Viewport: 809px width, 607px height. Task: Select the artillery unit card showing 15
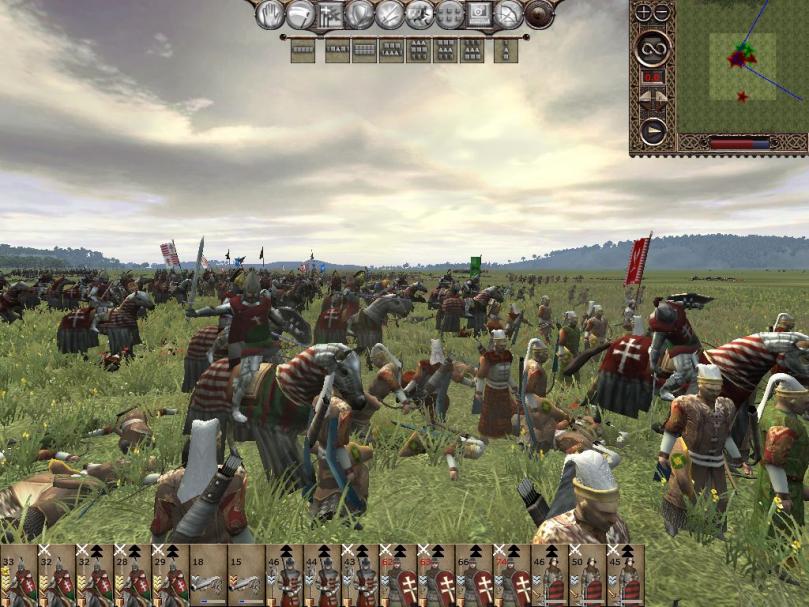[x=246, y=575]
